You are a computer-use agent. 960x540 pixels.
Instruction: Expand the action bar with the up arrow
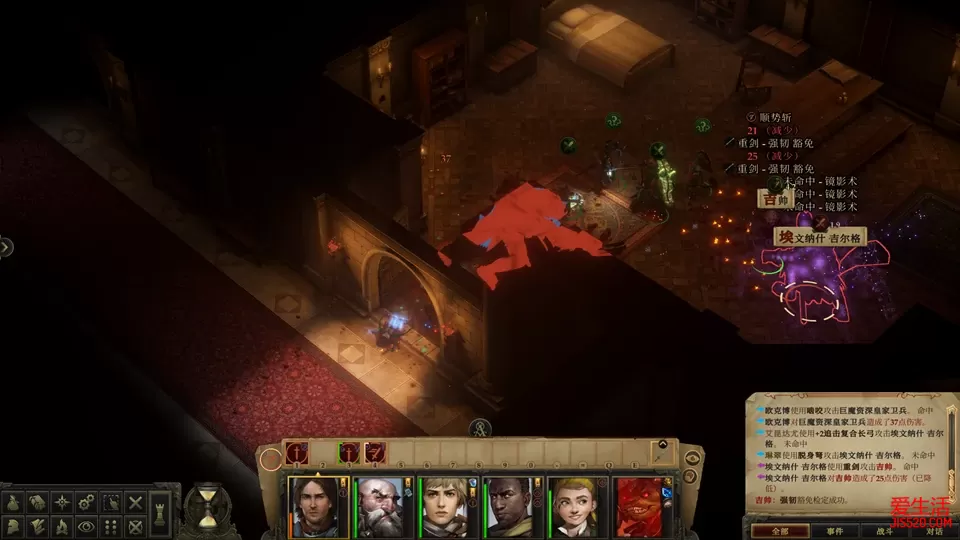coord(661,445)
